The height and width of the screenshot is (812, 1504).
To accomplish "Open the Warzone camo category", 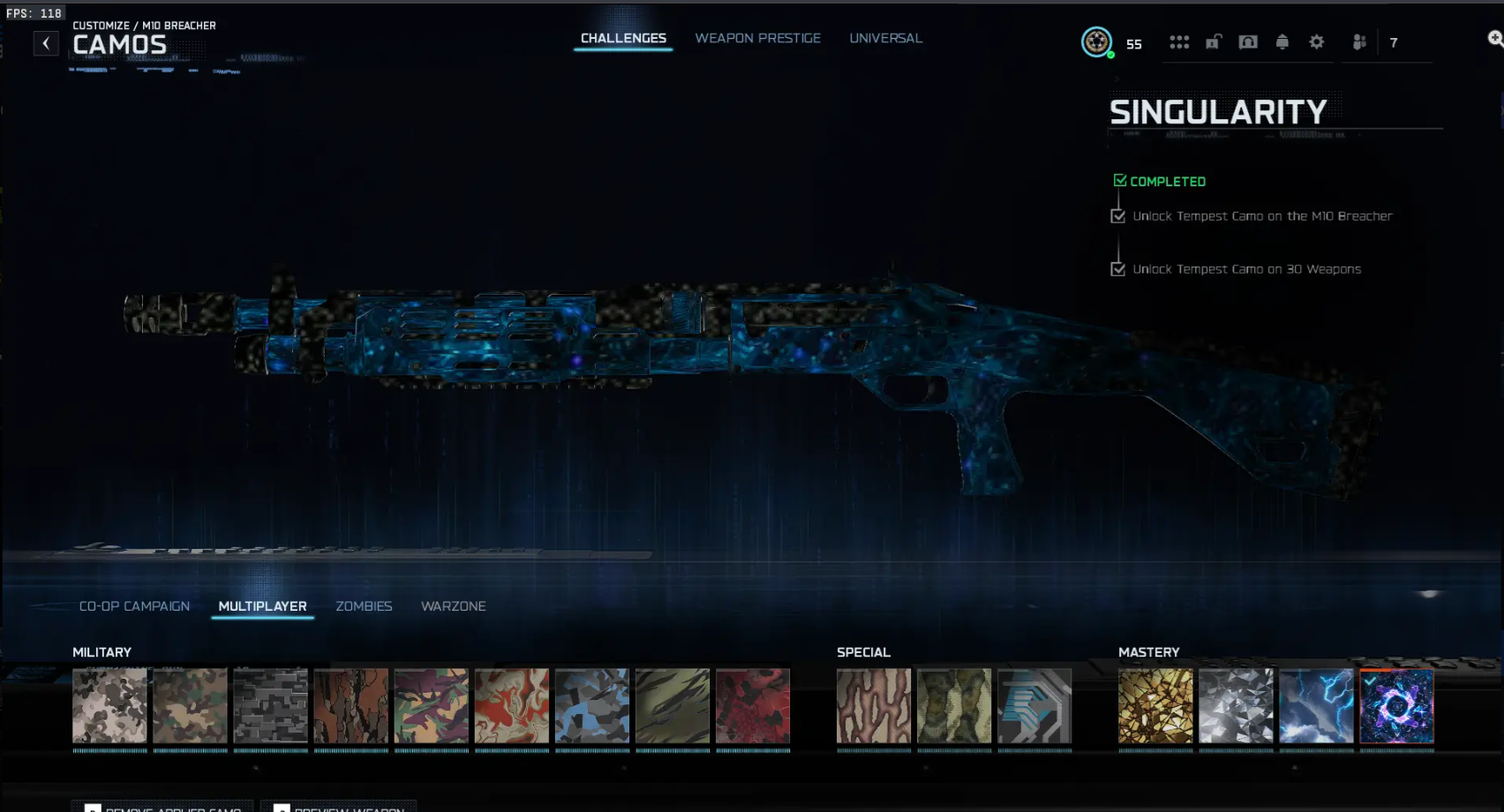I will pos(453,606).
